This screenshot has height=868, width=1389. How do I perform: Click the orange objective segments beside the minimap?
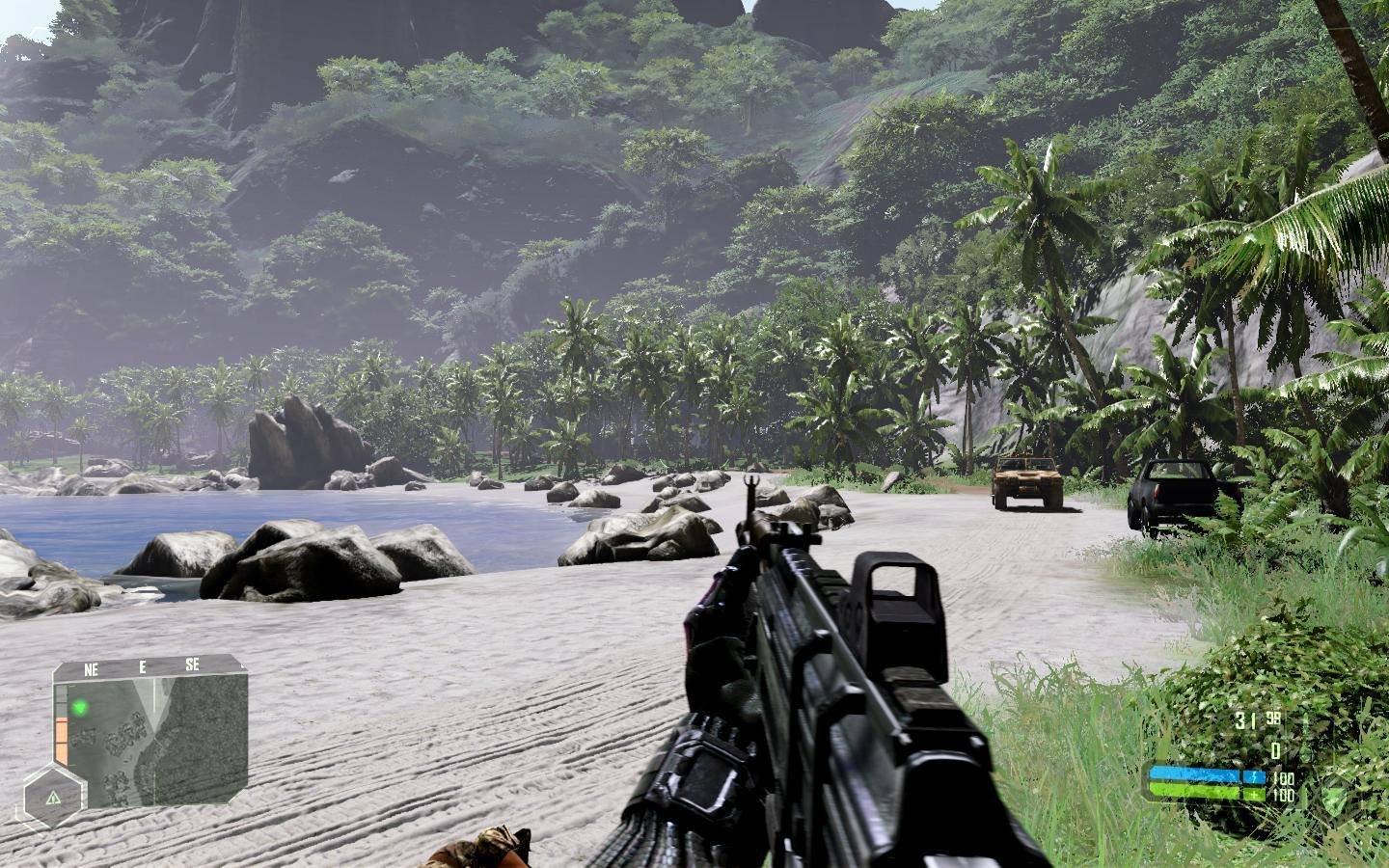coord(61,738)
